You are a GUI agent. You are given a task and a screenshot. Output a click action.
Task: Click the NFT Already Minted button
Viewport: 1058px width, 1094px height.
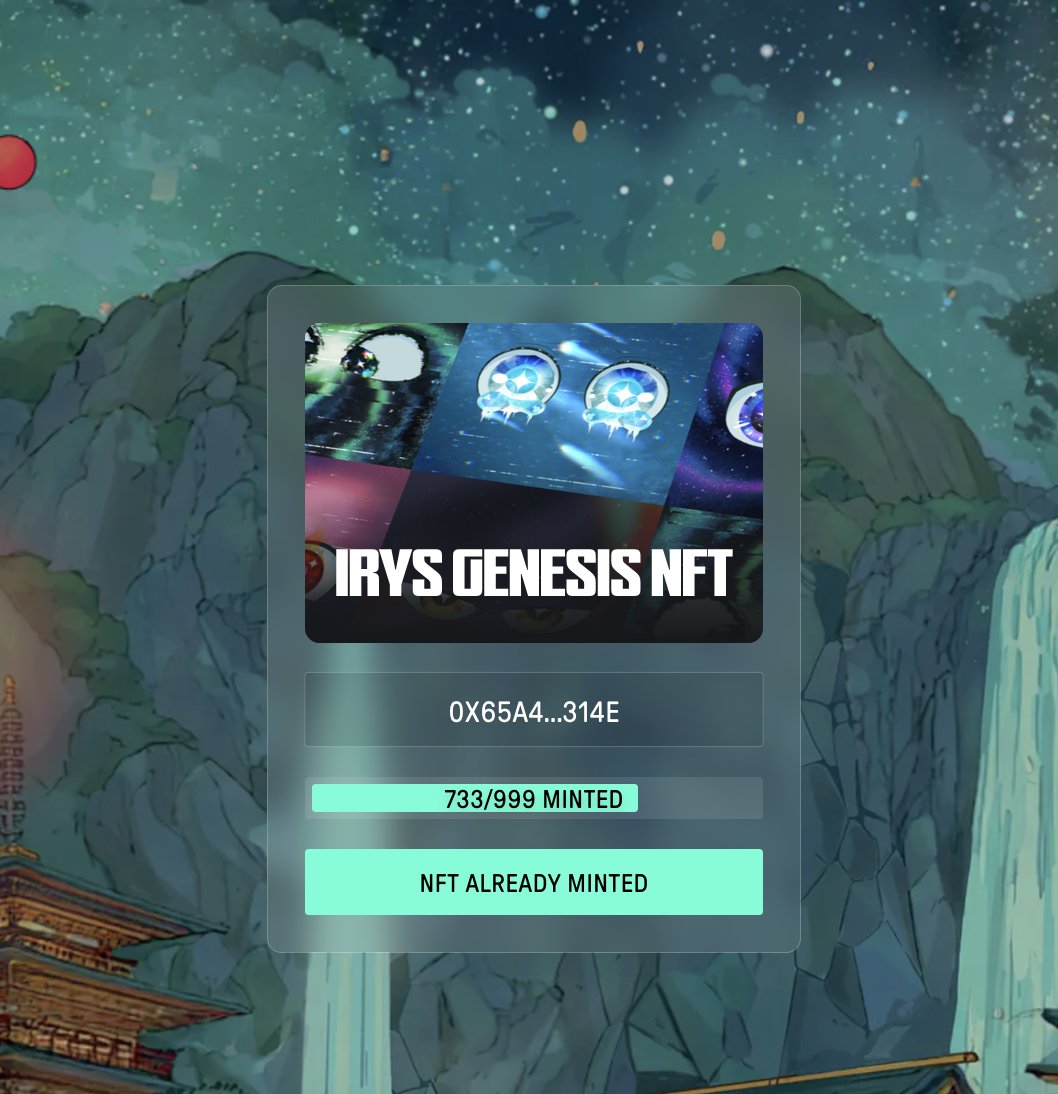pyautogui.click(x=533, y=882)
